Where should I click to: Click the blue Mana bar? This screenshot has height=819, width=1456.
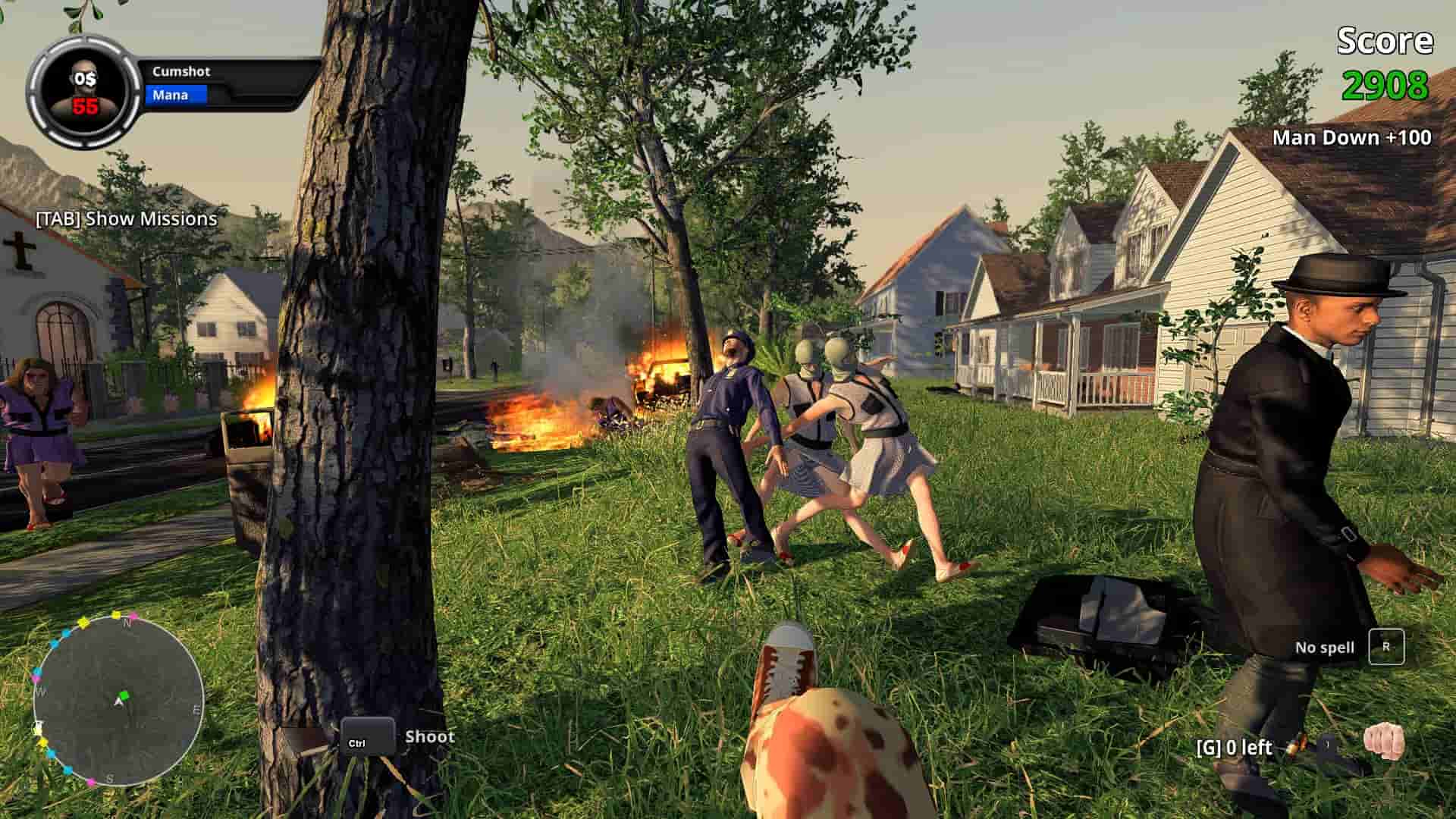pos(174,94)
